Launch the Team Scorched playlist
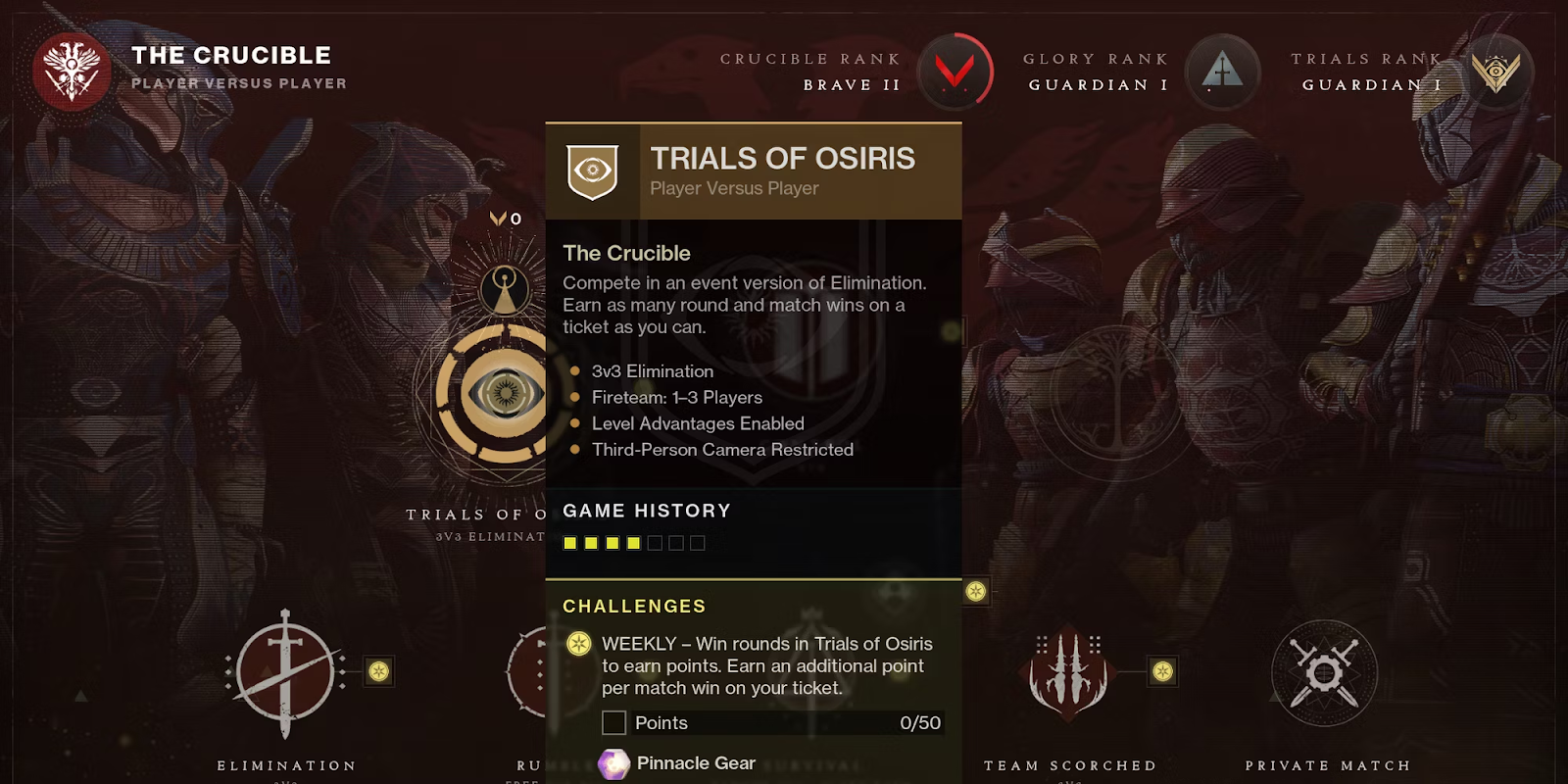 (x=1069, y=671)
